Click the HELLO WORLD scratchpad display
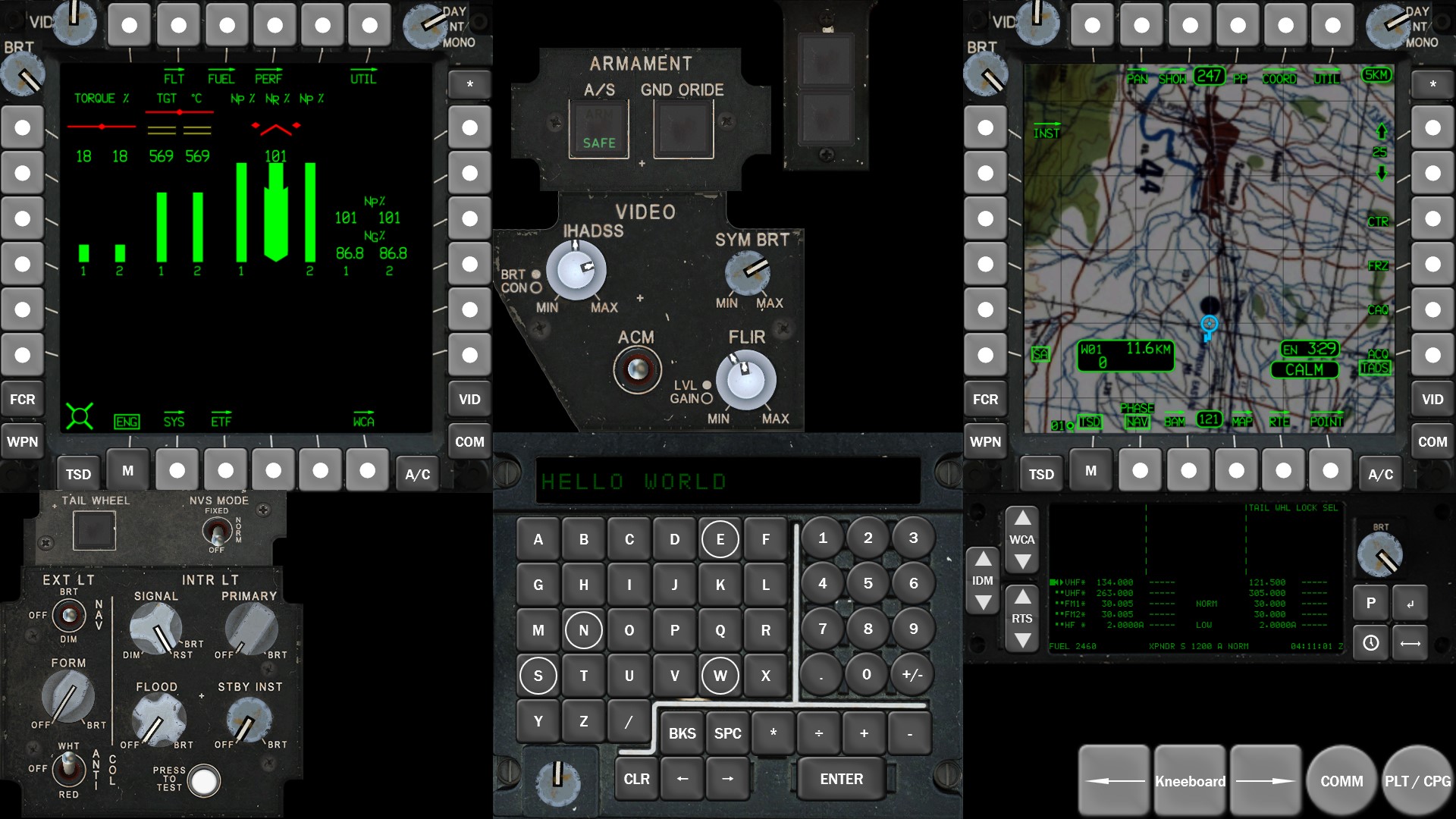1456x819 pixels. pyautogui.click(x=726, y=478)
